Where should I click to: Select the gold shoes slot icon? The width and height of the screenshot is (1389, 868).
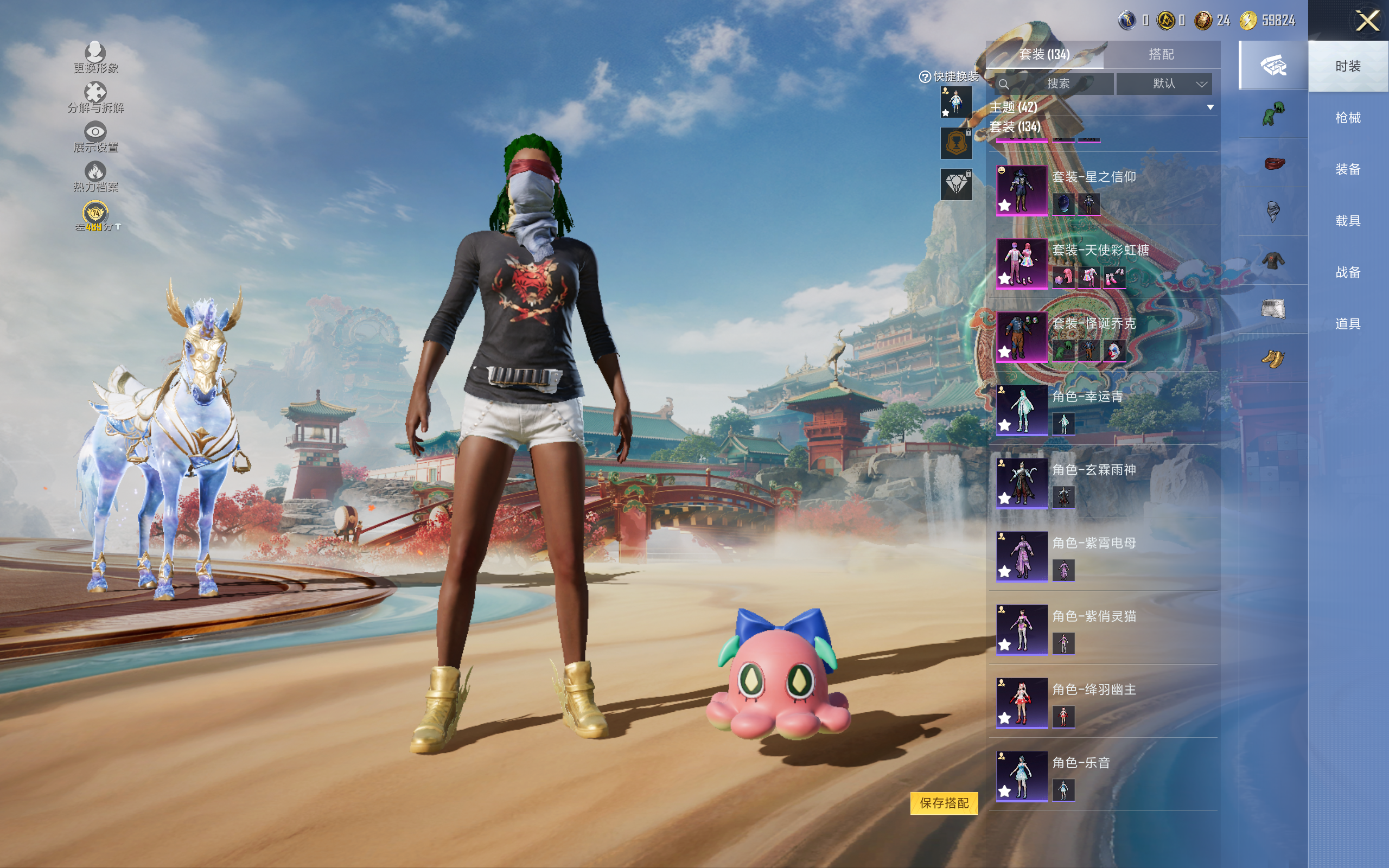coord(1272,359)
